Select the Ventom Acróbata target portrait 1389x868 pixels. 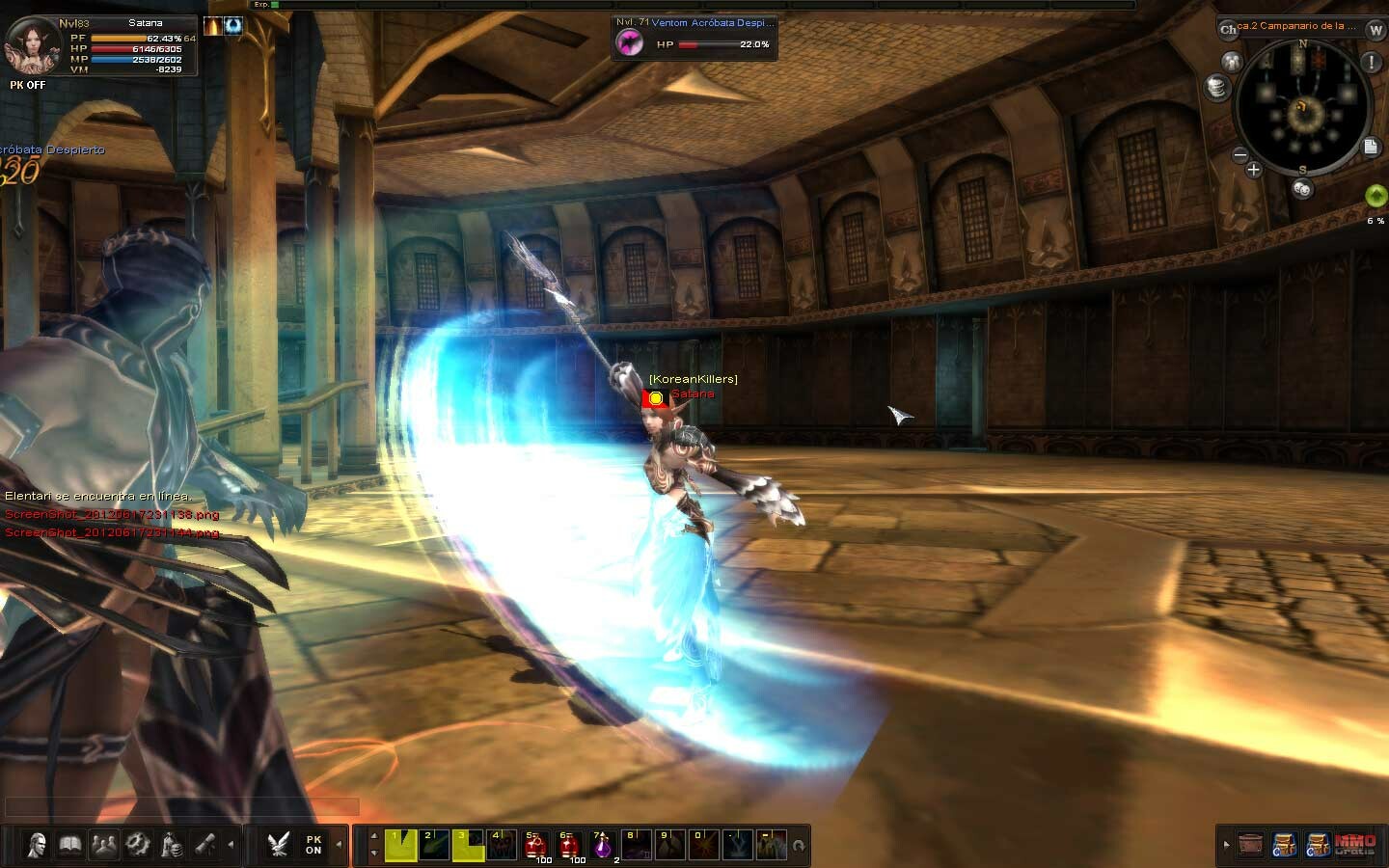(630, 42)
